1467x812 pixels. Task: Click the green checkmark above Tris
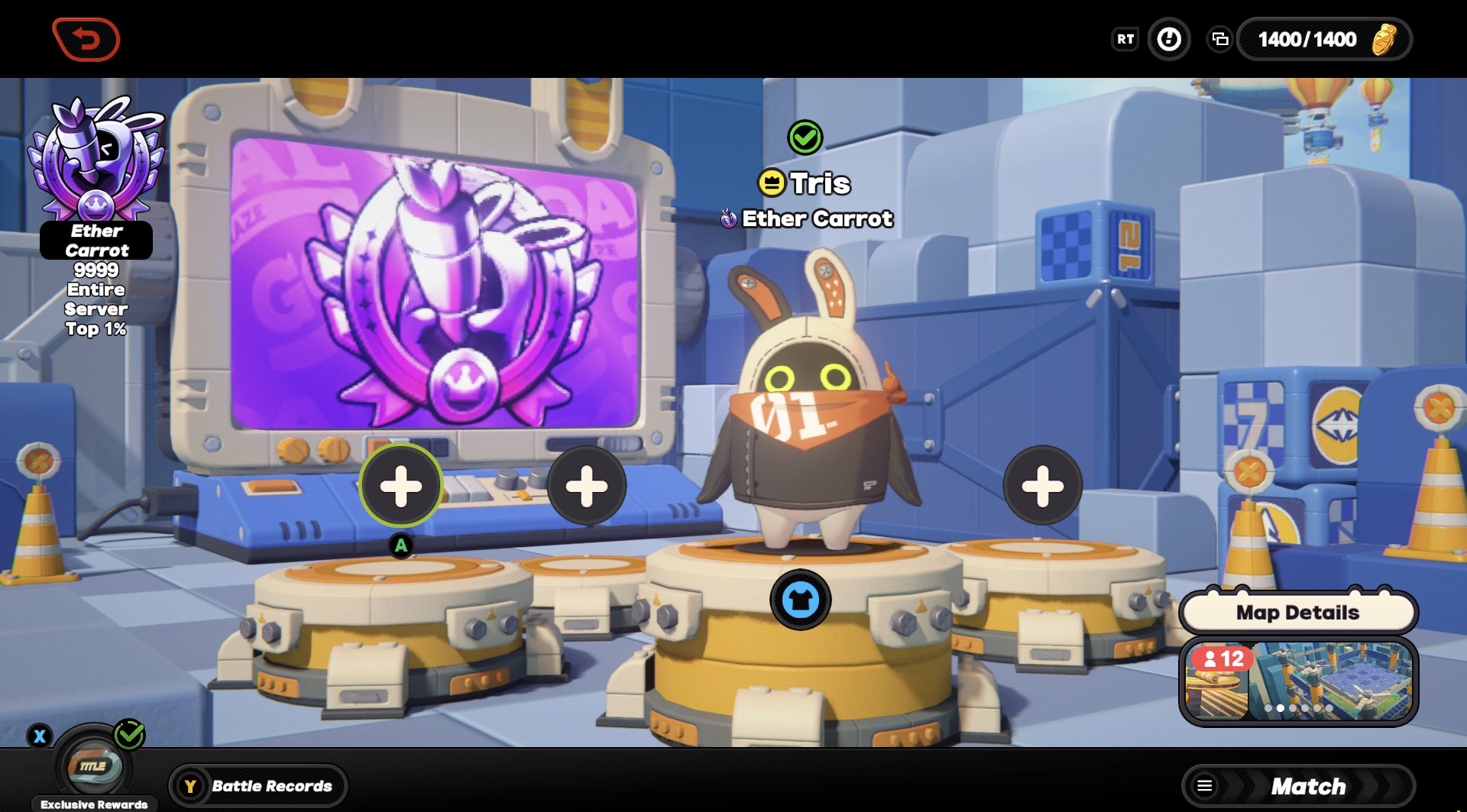[x=805, y=139]
